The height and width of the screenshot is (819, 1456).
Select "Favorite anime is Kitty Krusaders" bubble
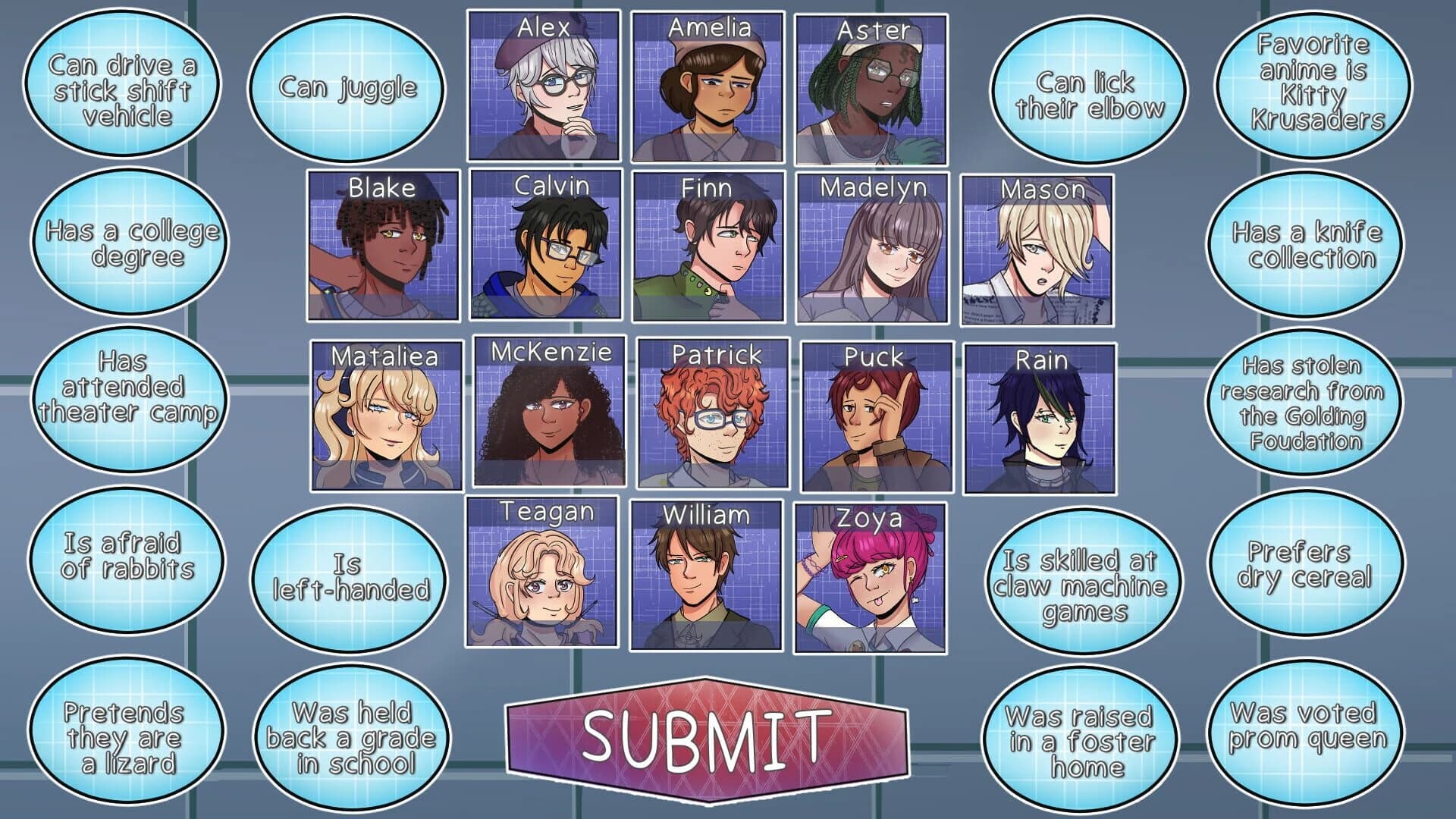pyautogui.click(x=1313, y=82)
